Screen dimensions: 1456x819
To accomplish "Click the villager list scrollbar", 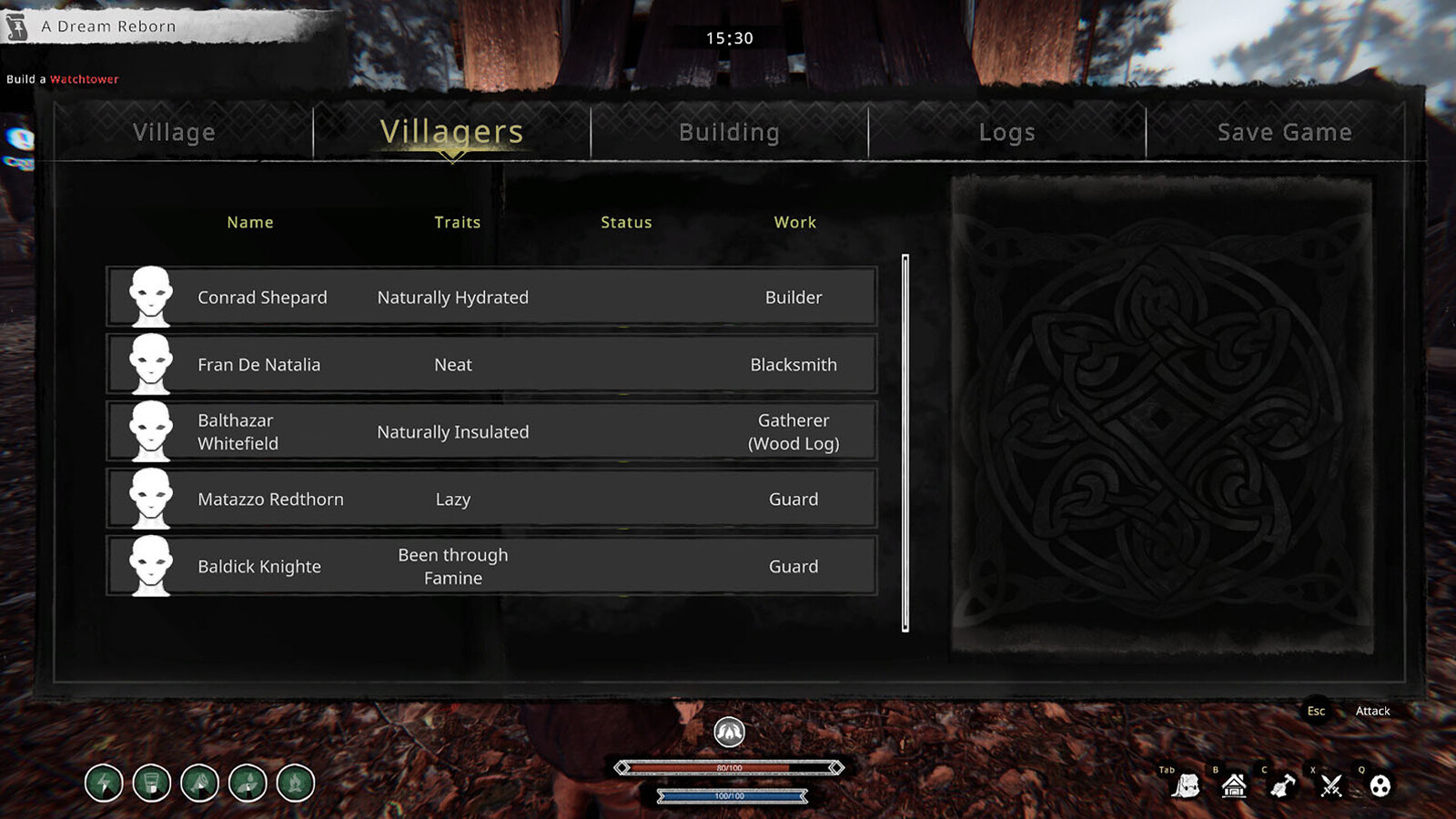I will (905, 443).
